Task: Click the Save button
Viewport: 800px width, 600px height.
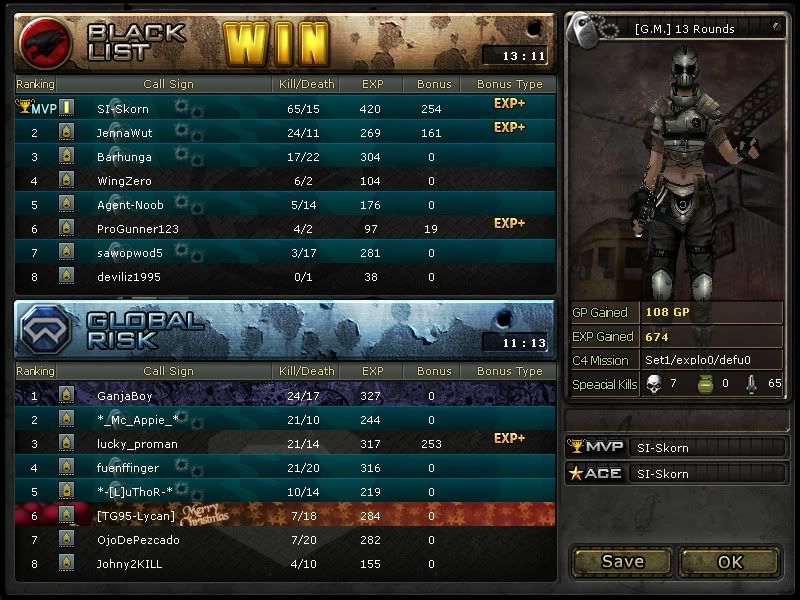Action: coord(622,561)
